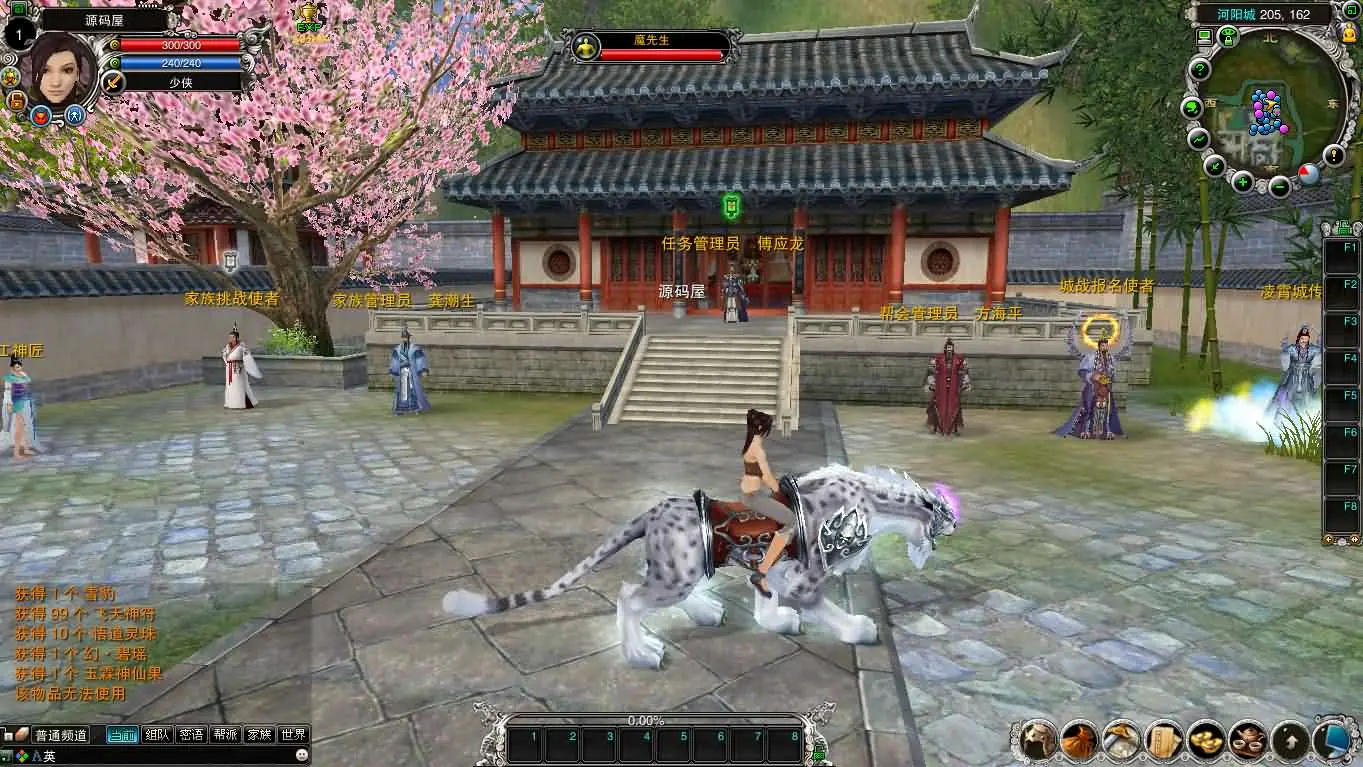Screen dimensions: 1363x767
Task: Open the sword icon beside the 少侠 title
Action: (113, 81)
